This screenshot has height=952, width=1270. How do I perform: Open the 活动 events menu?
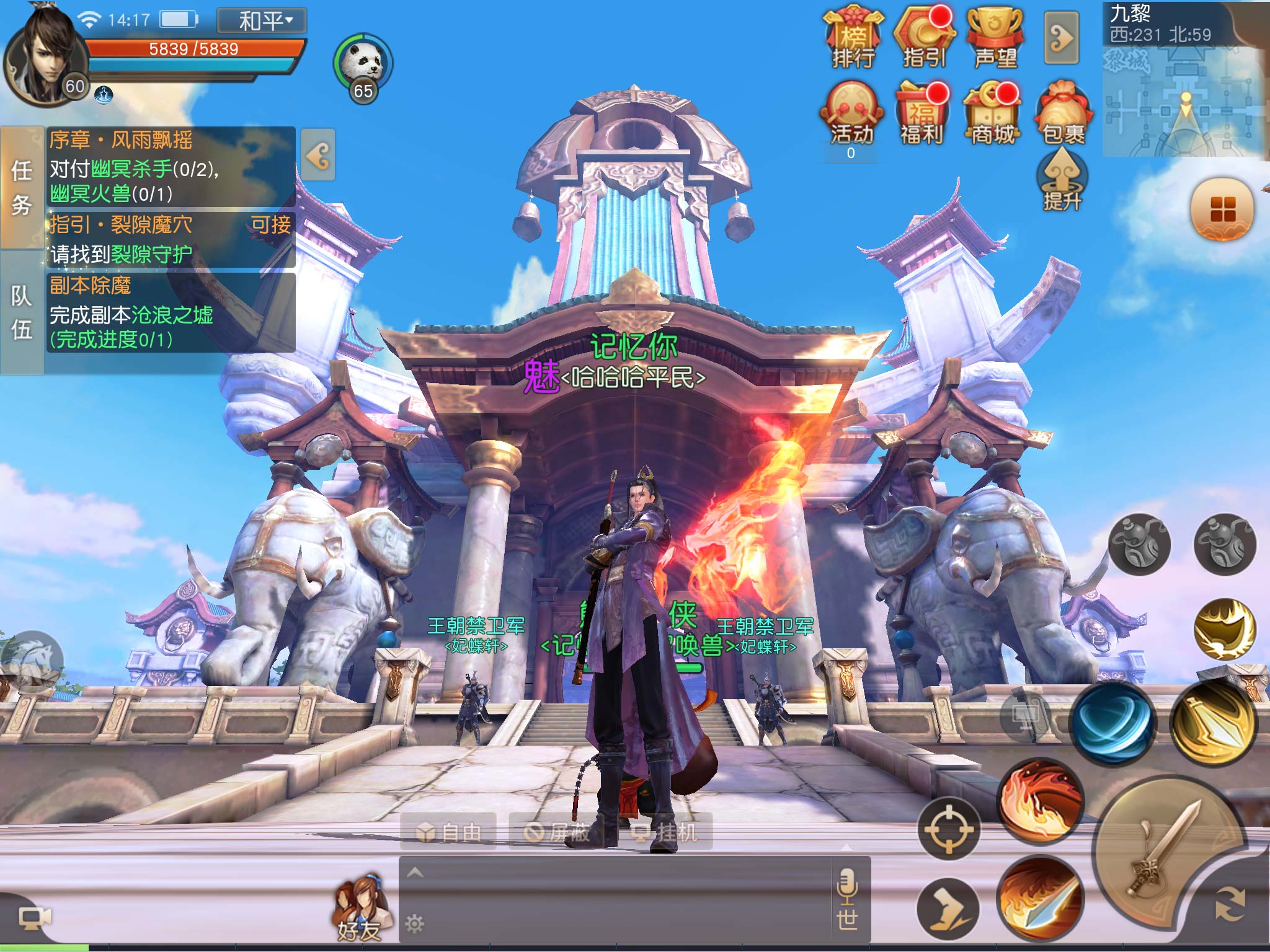pyautogui.click(x=852, y=115)
